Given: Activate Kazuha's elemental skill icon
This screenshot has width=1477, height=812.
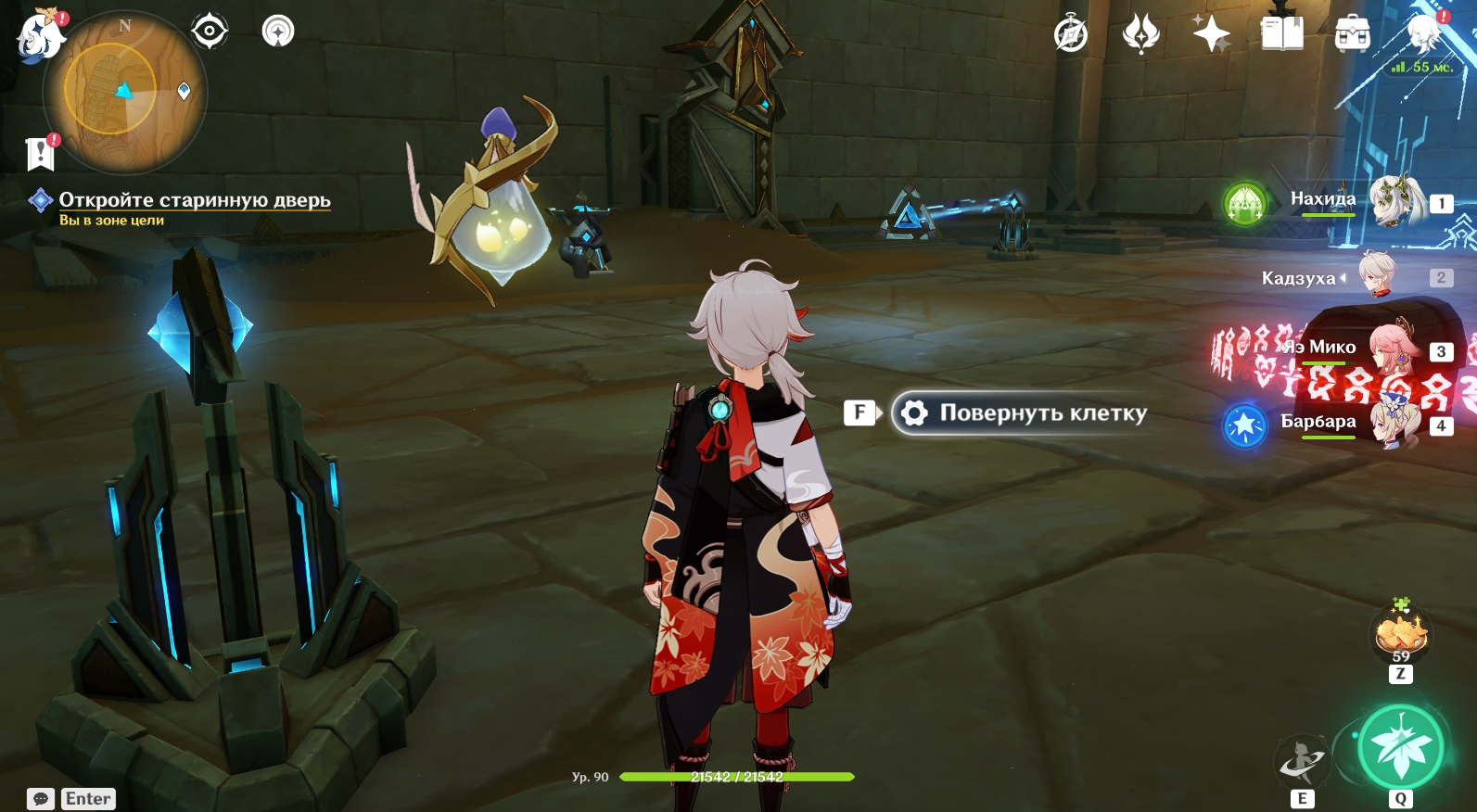Looking at the screenshot, I should pos(1303,762).
